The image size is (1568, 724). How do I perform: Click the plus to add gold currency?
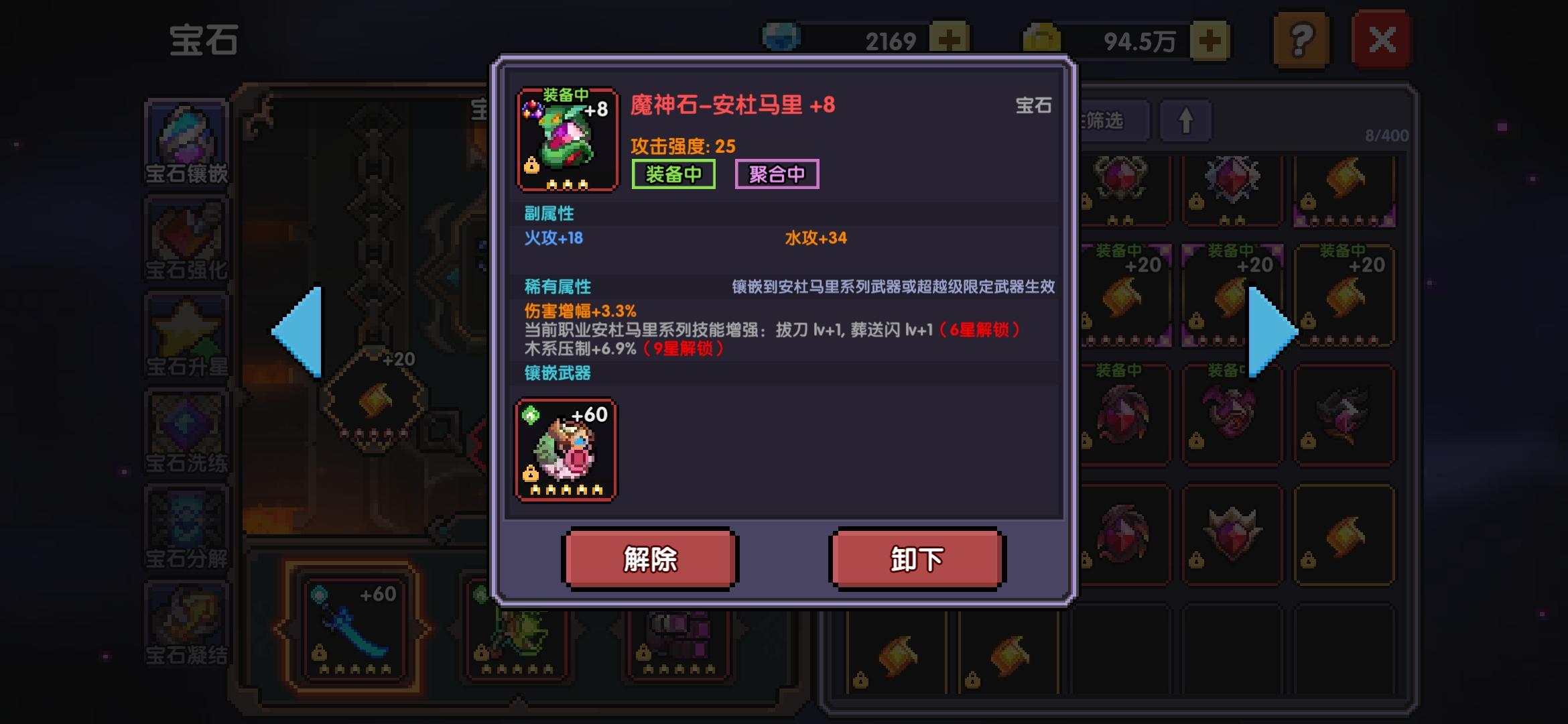(1210, 40)
